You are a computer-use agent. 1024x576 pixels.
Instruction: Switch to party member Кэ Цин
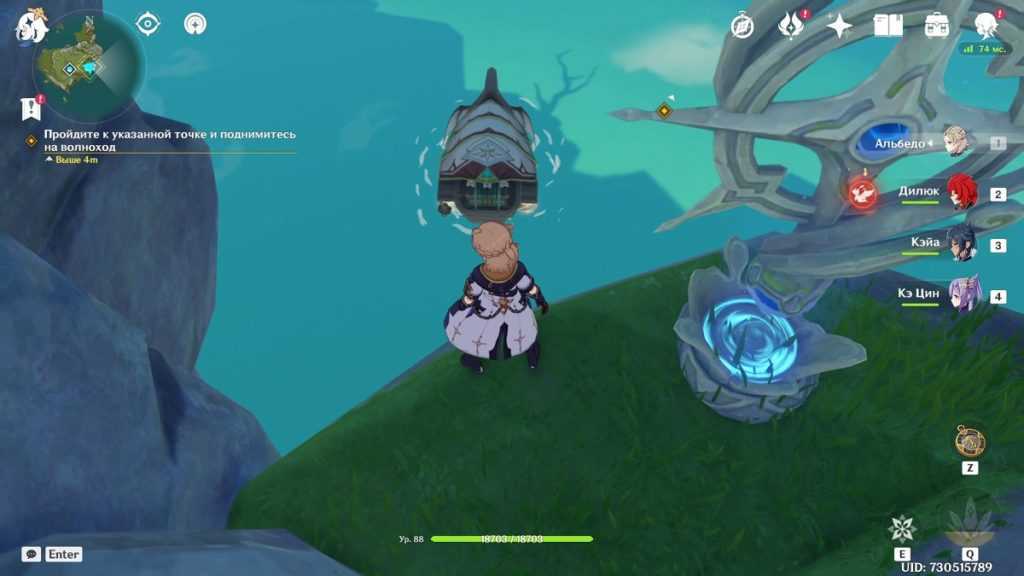pos(964,296)
